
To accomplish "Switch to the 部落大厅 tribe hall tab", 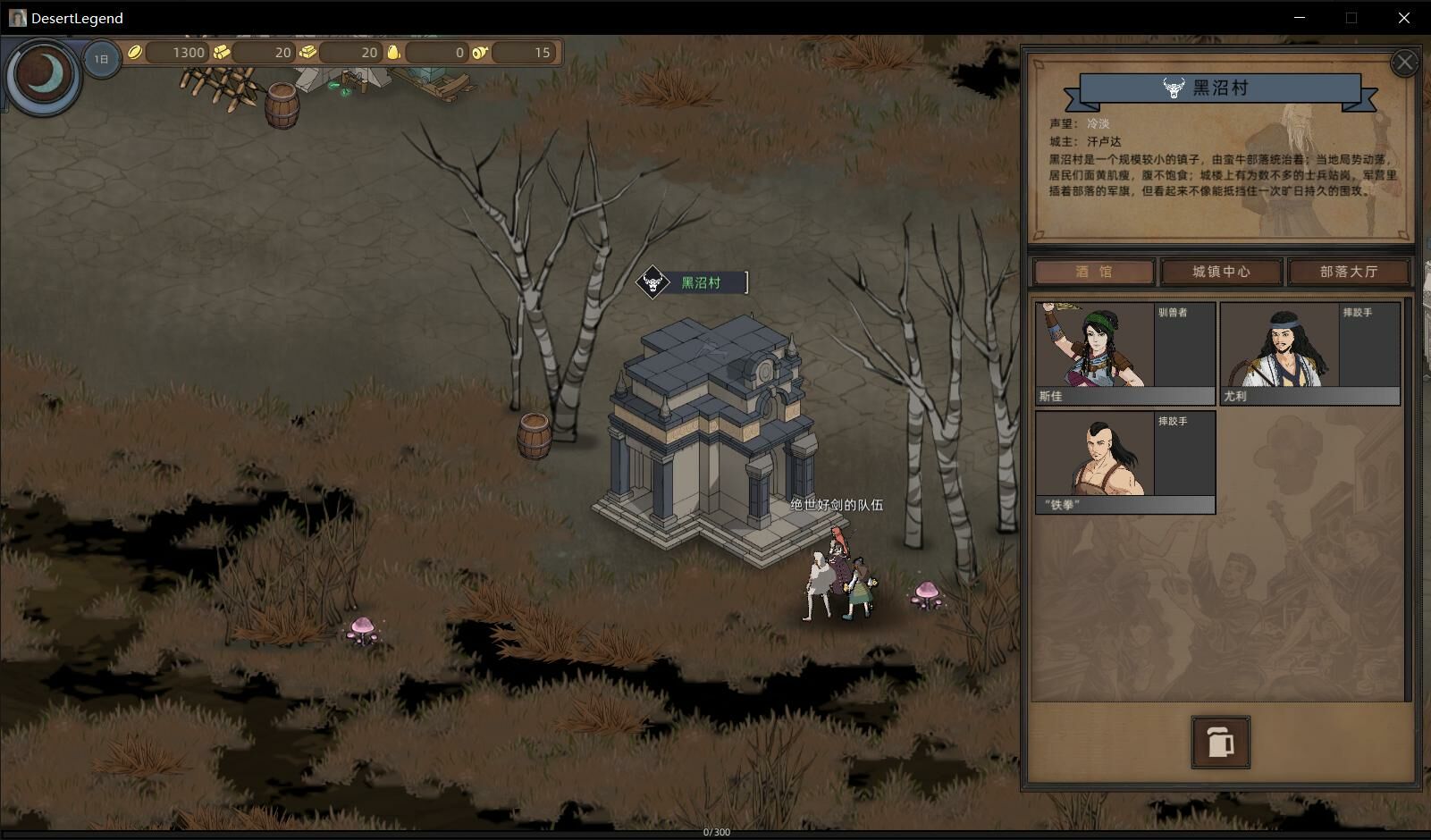I will pyautogui.click(x=1348, y=272).
